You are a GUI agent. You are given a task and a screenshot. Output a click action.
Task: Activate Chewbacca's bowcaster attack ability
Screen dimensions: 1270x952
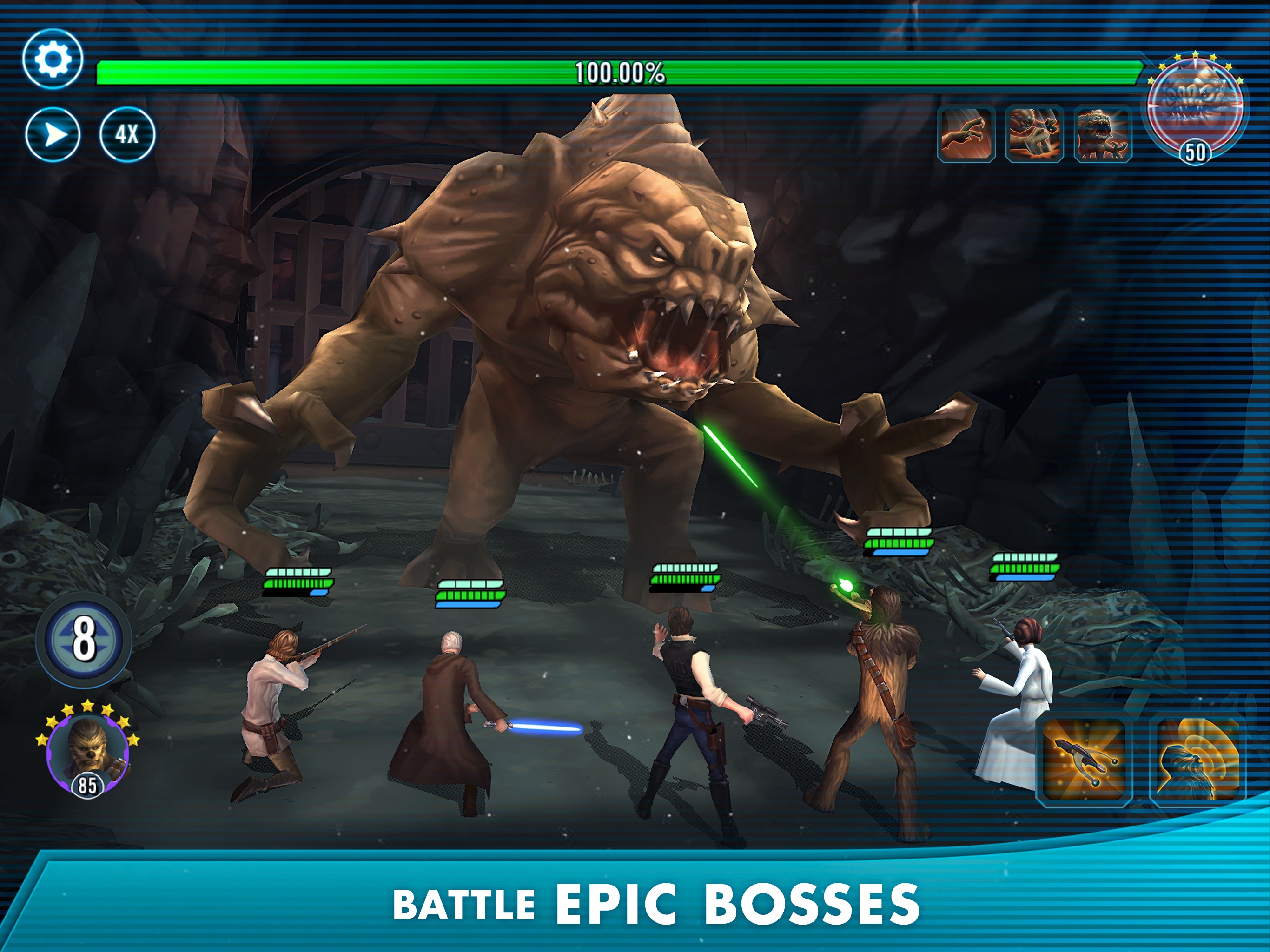click(x=1085, y=759)
